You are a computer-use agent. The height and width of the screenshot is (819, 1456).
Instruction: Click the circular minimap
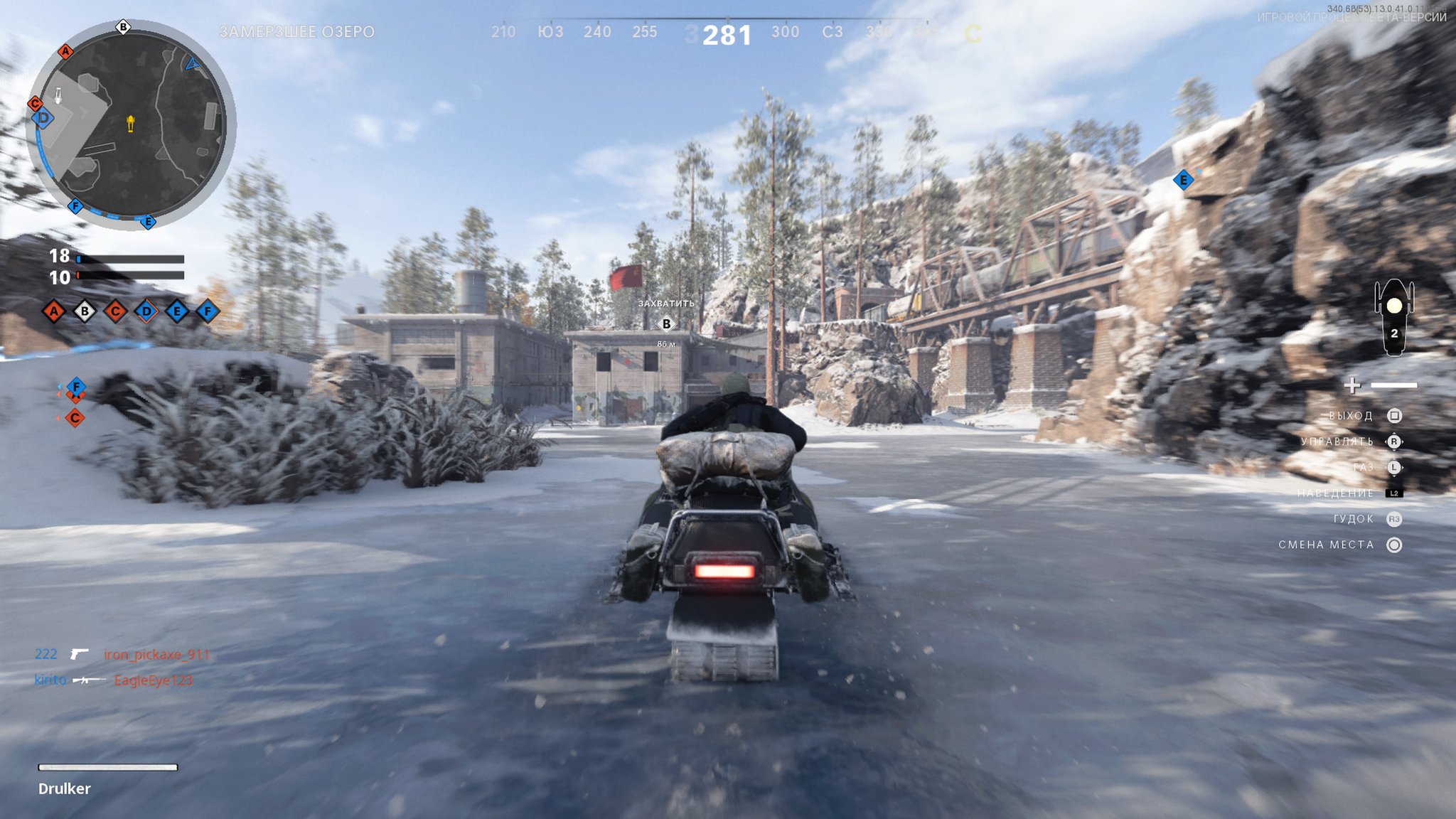pyautogui.click(x=131, y=124)
